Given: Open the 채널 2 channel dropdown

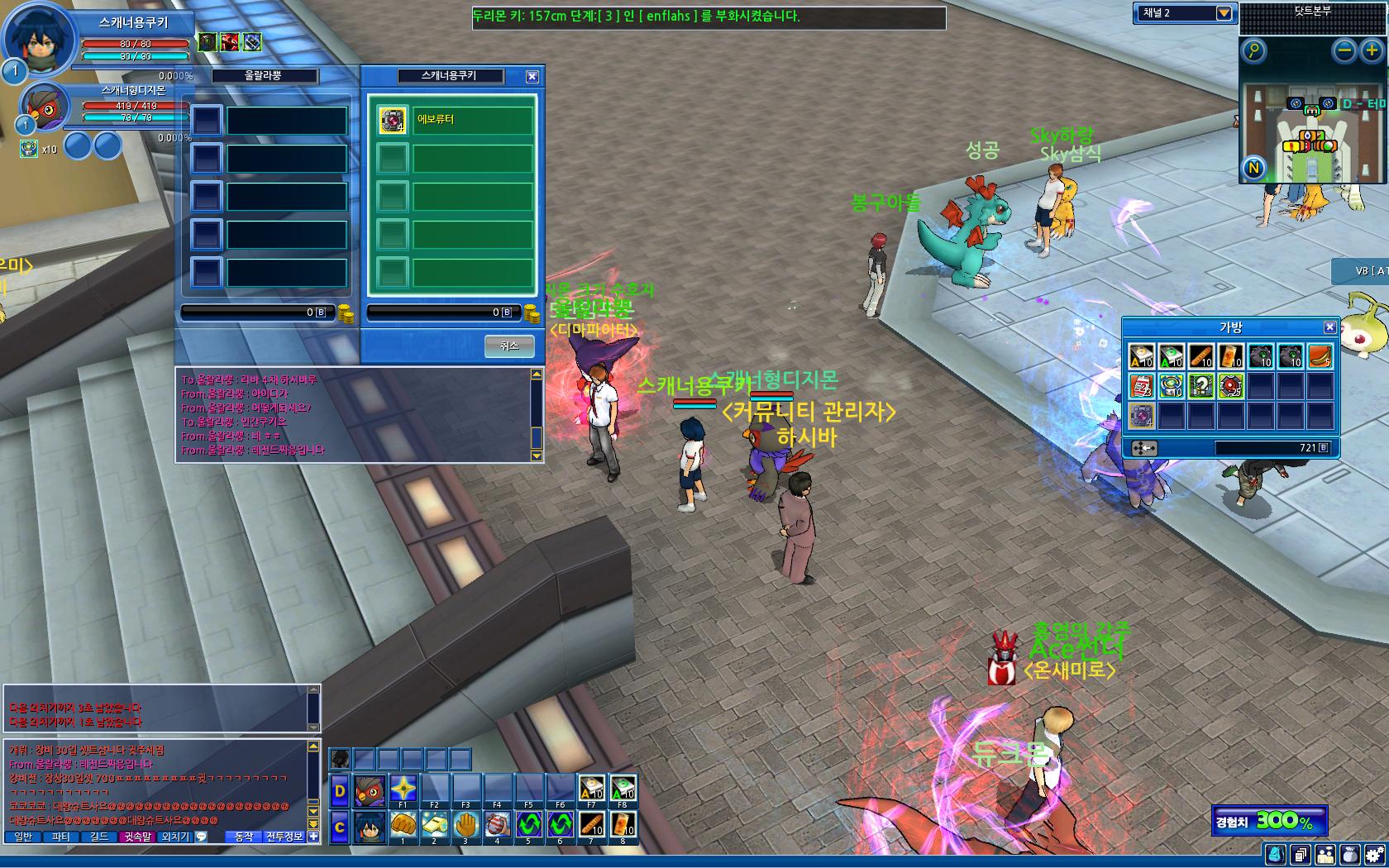Looking at the screenshot, I should click(1224, 13).
